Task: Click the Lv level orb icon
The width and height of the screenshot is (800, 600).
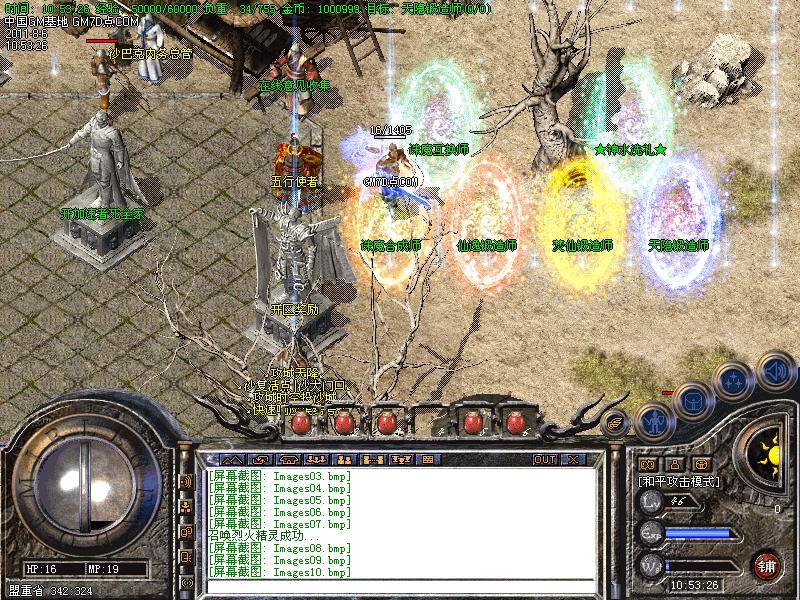Action: coord(650,503)
